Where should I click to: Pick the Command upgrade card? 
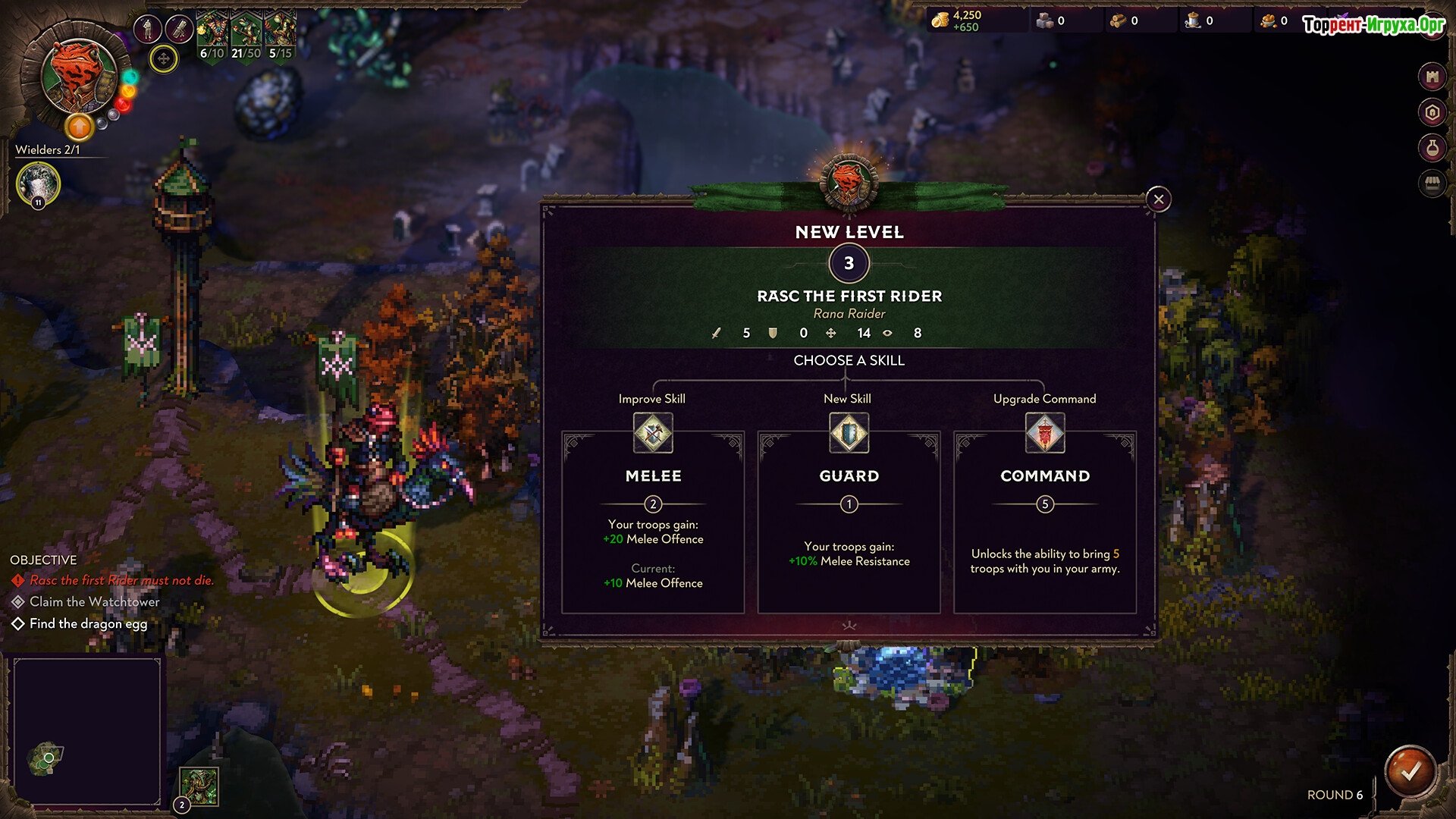pos(1044,523)
